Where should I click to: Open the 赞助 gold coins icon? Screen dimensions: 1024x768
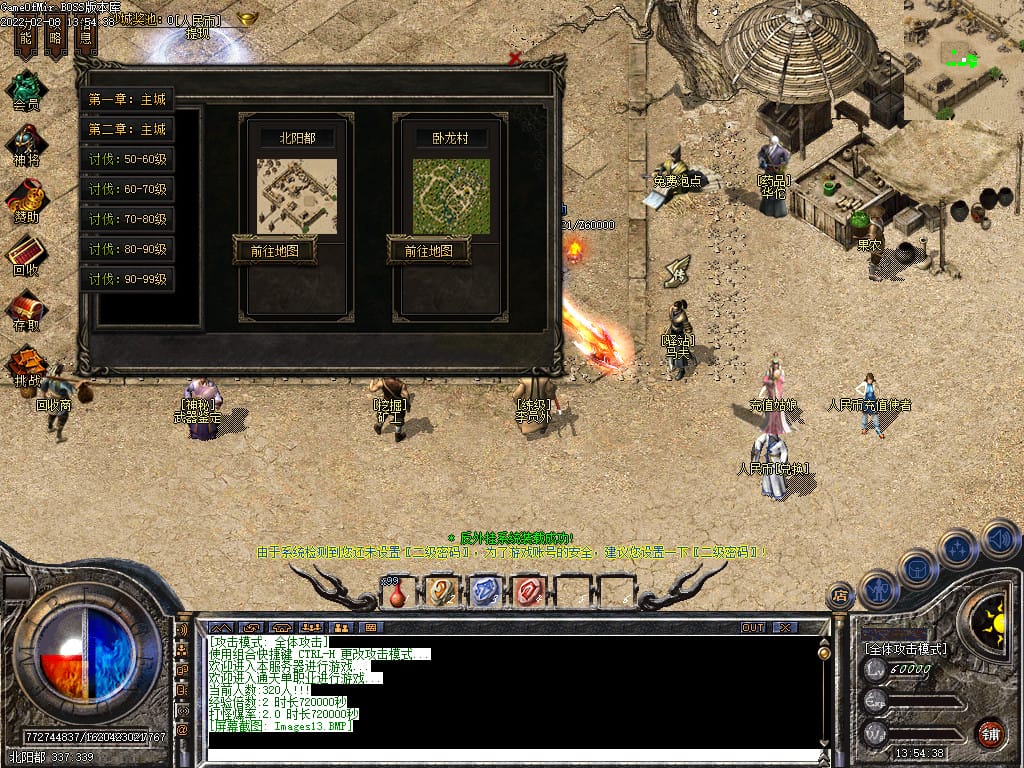coord(26,200)
